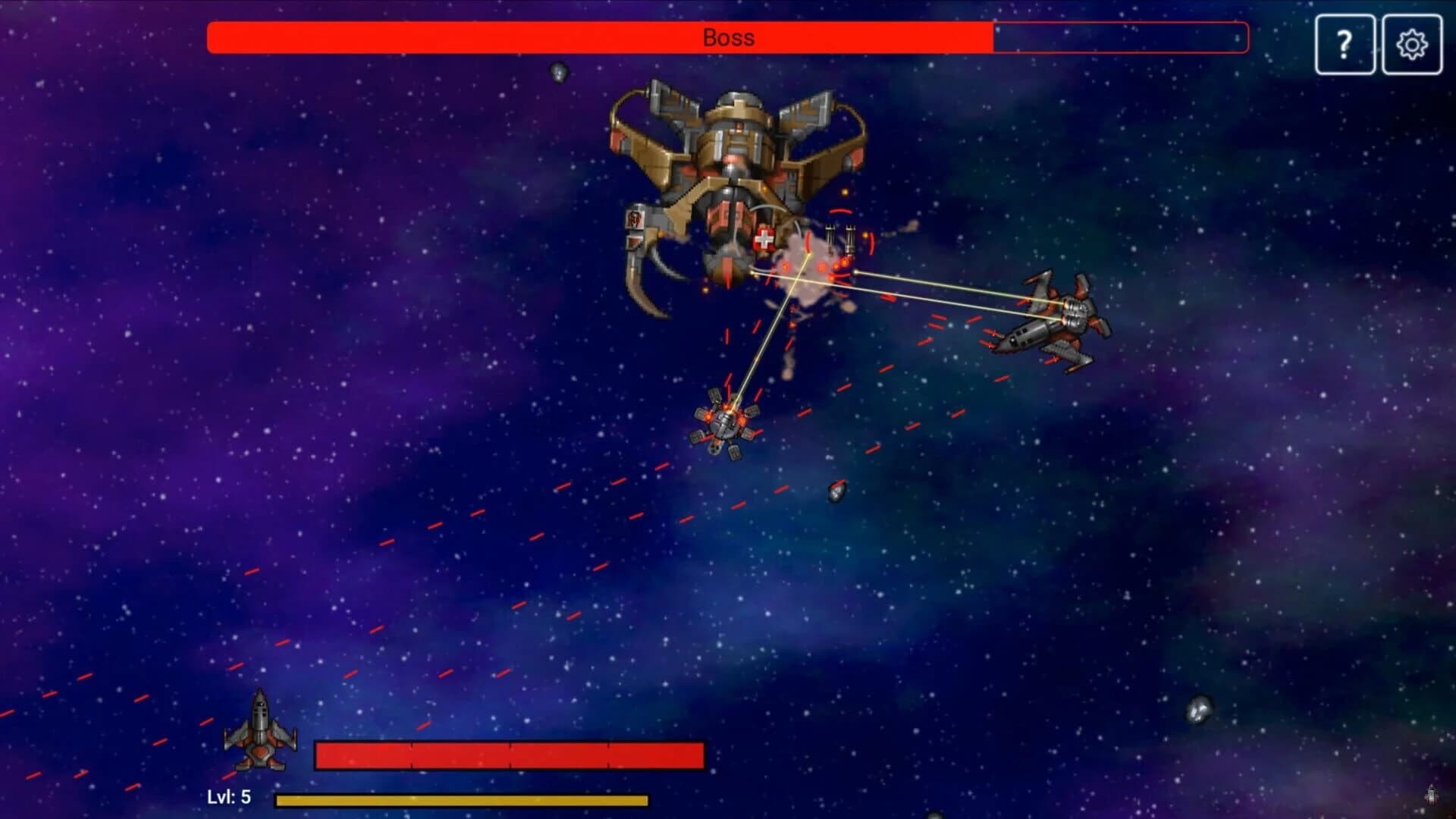Click the asteroid near the top of screen

(557, 74)
